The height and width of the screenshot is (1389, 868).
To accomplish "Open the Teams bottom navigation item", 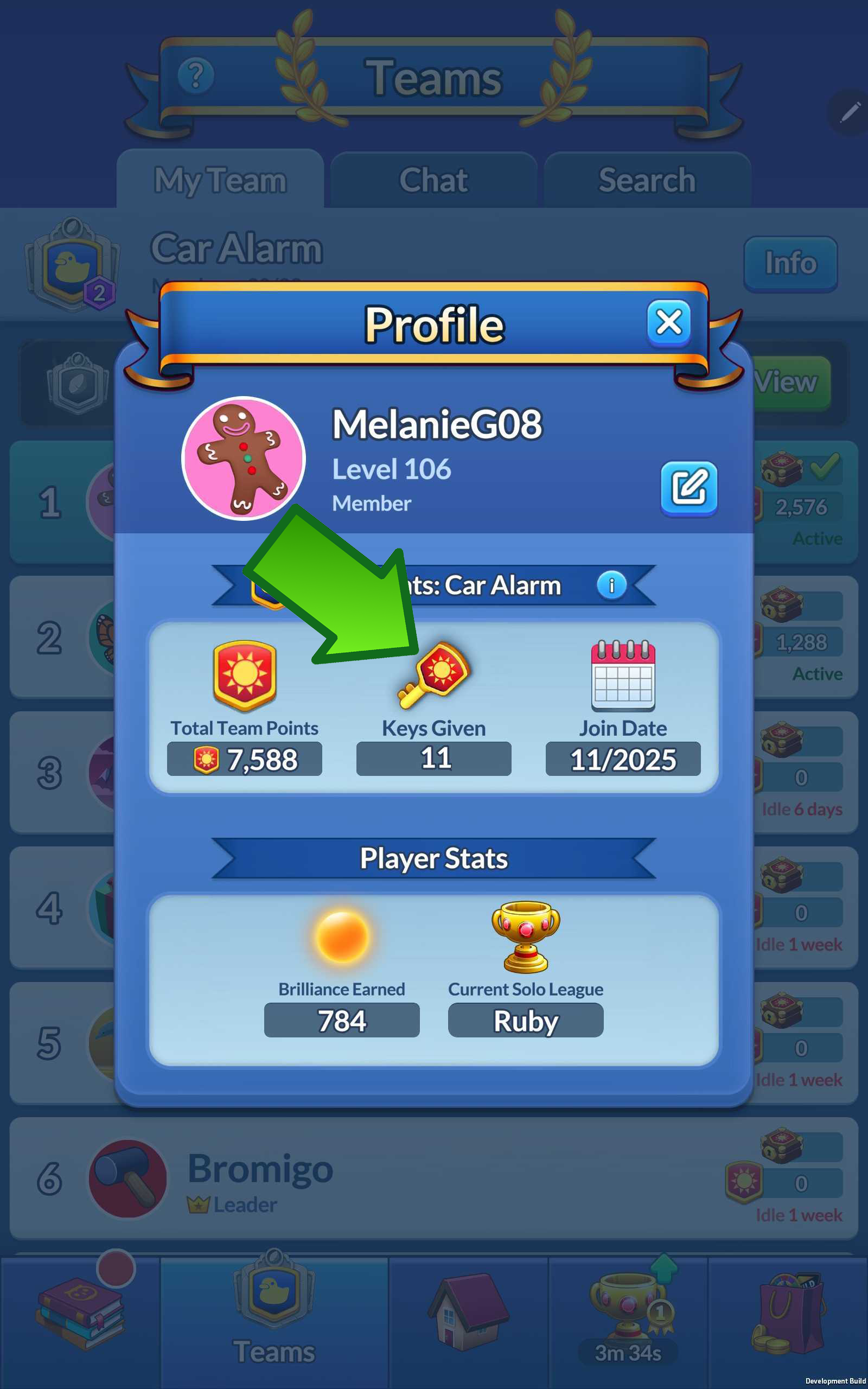I will [x=274, y=1320].
